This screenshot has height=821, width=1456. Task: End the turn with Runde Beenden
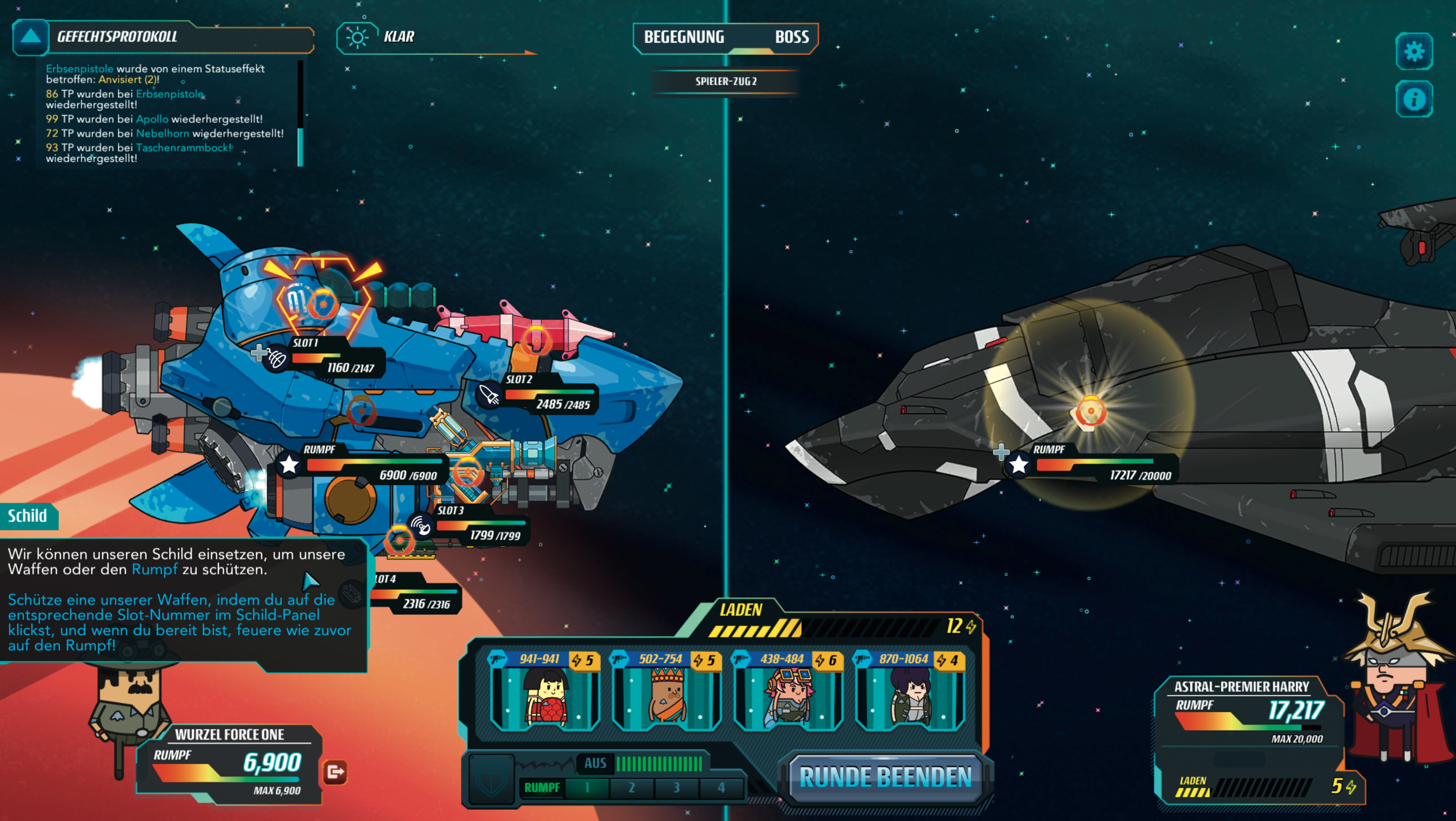tap(885, 777)
